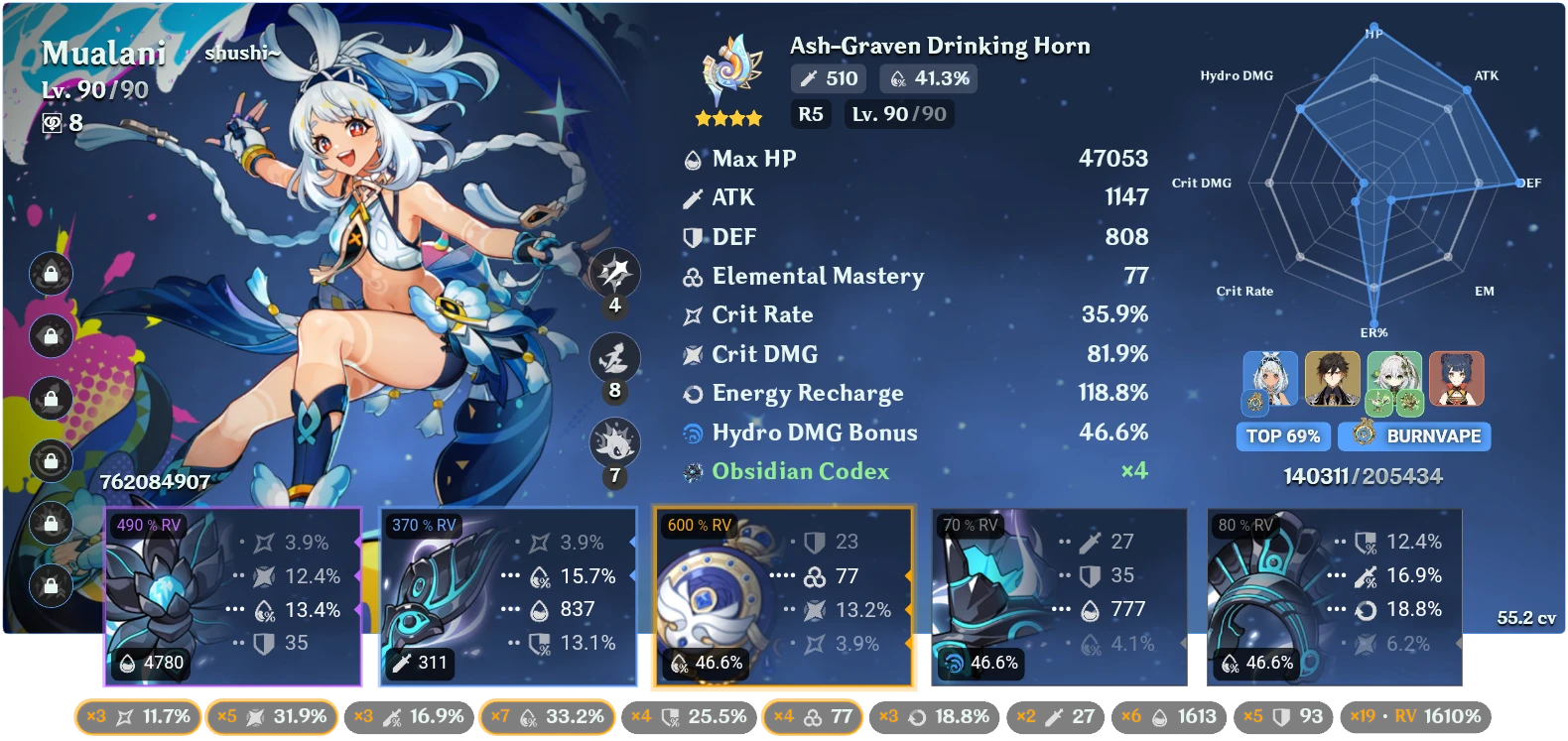
Task: Select the Elemental Skill talent at level 8
Action: click(x=614, y=359)
